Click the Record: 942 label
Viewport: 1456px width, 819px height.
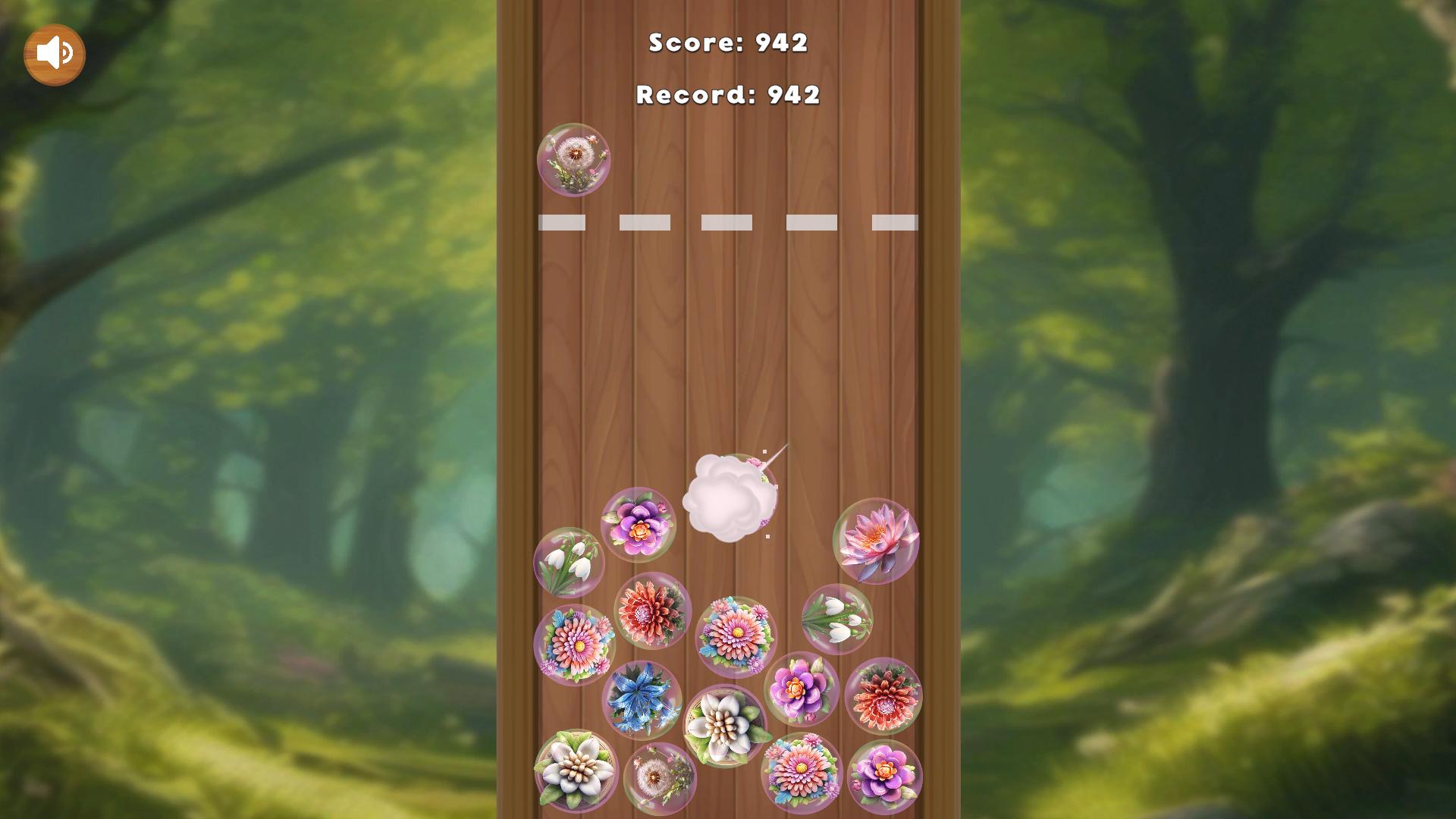726,96
